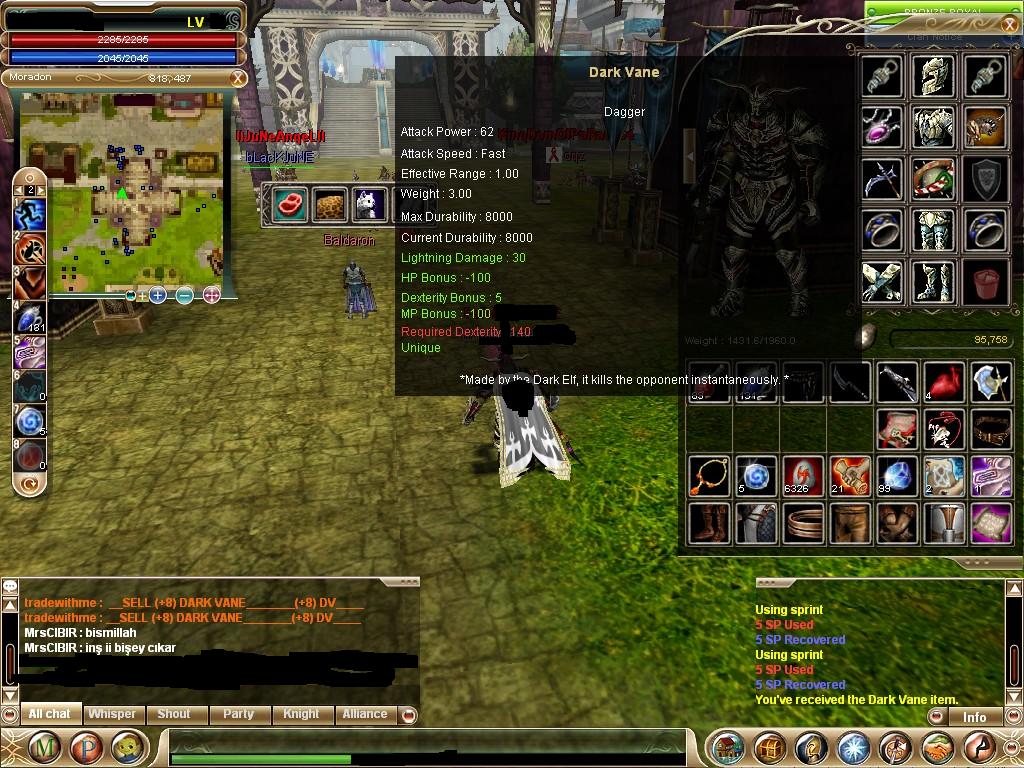Select the red egg item stacked 6326

coord(803,476)
